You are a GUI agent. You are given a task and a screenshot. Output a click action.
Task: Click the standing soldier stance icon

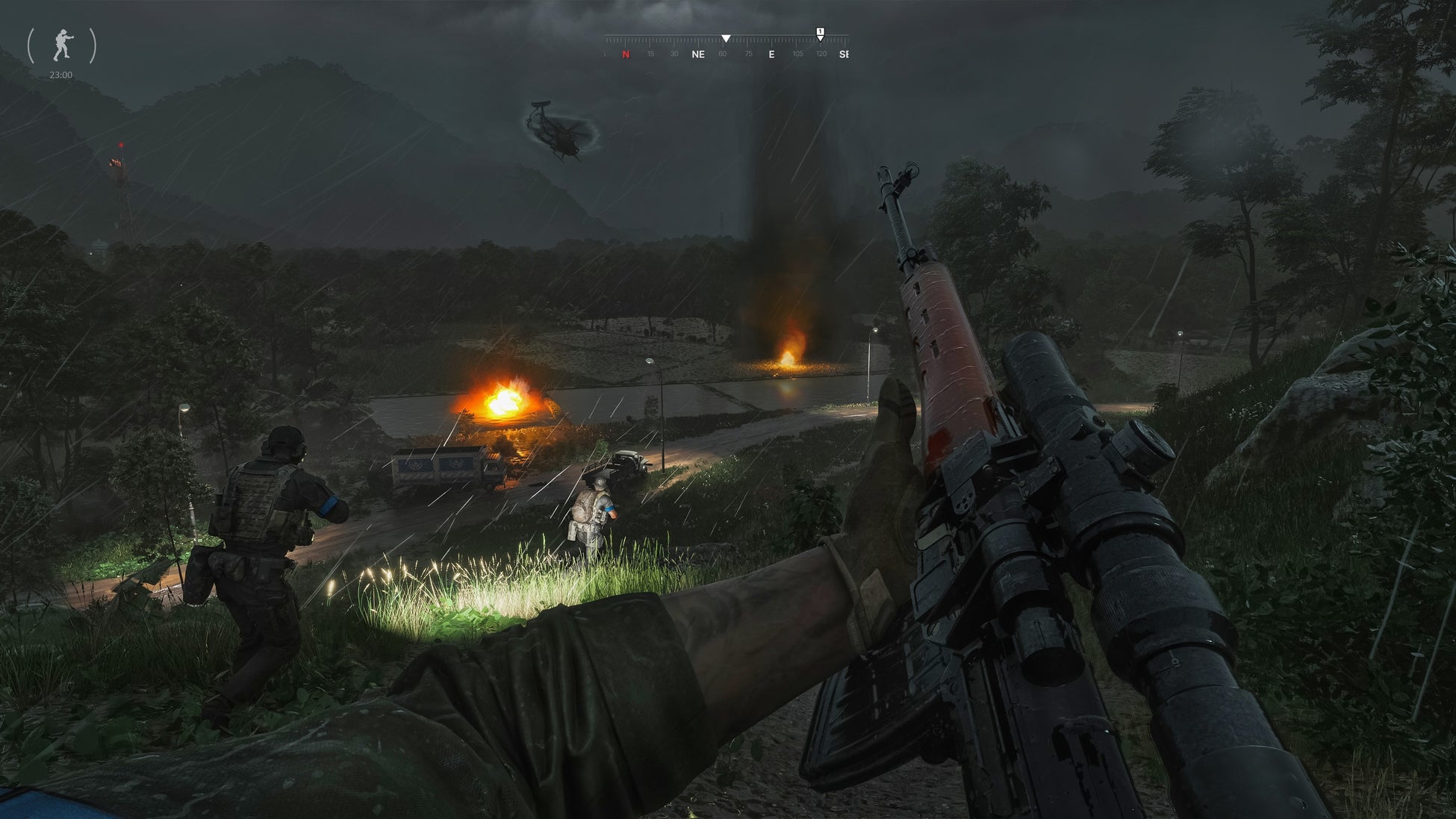(62, 46)
